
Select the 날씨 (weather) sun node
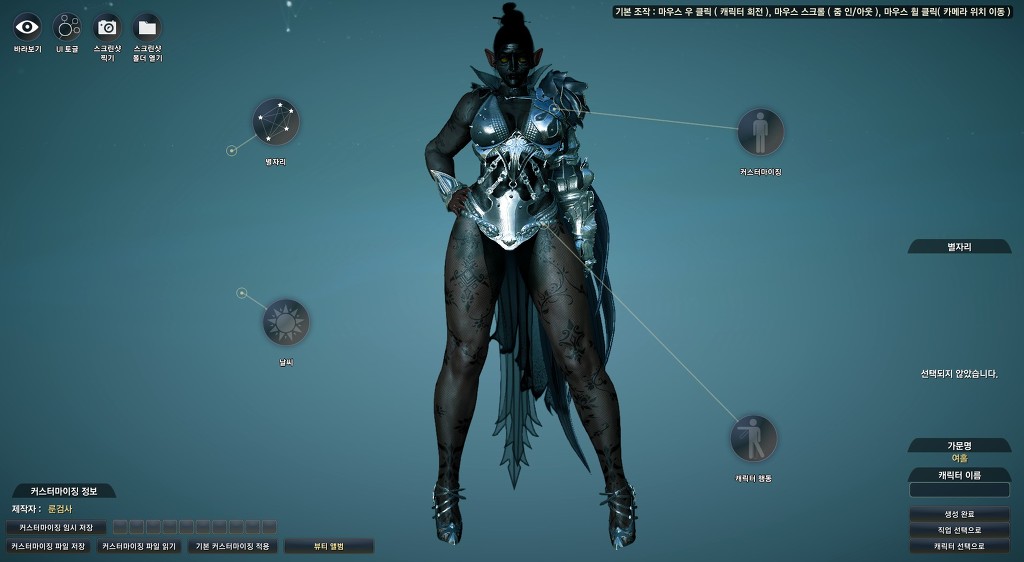pyautogui.click(x=286, y=322)
